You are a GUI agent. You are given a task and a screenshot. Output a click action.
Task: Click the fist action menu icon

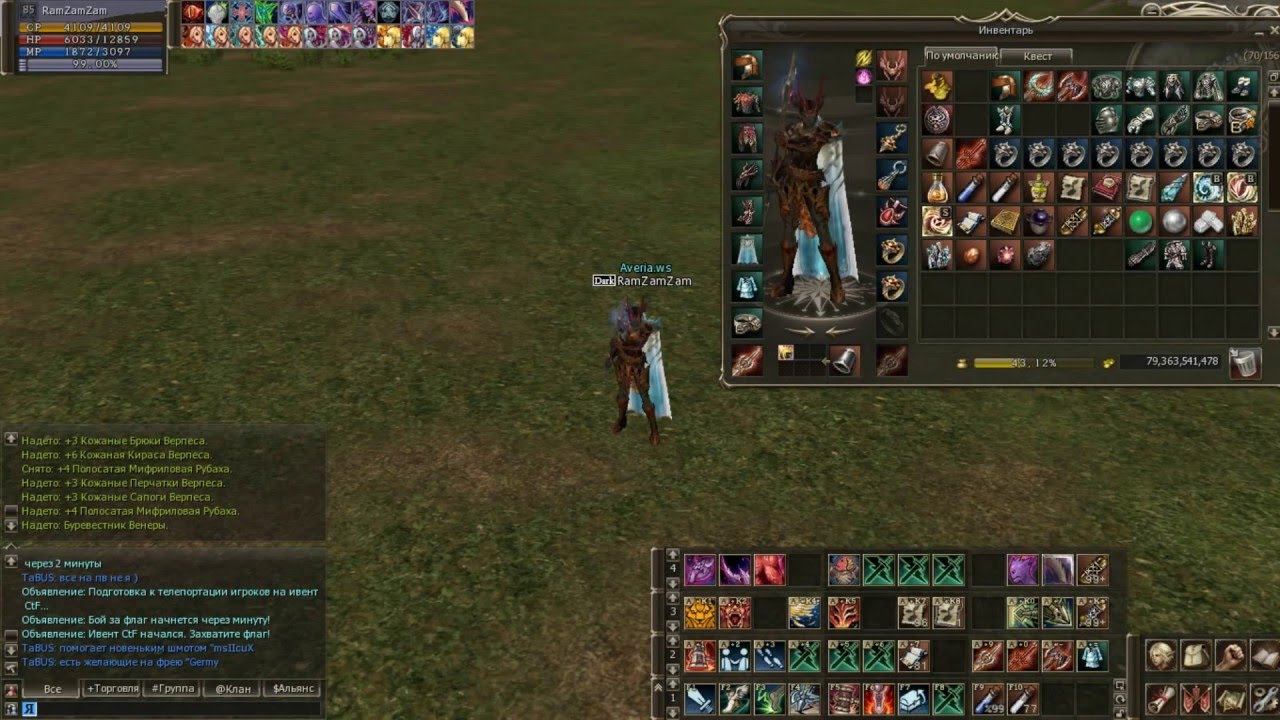[x=1229, y=656]
